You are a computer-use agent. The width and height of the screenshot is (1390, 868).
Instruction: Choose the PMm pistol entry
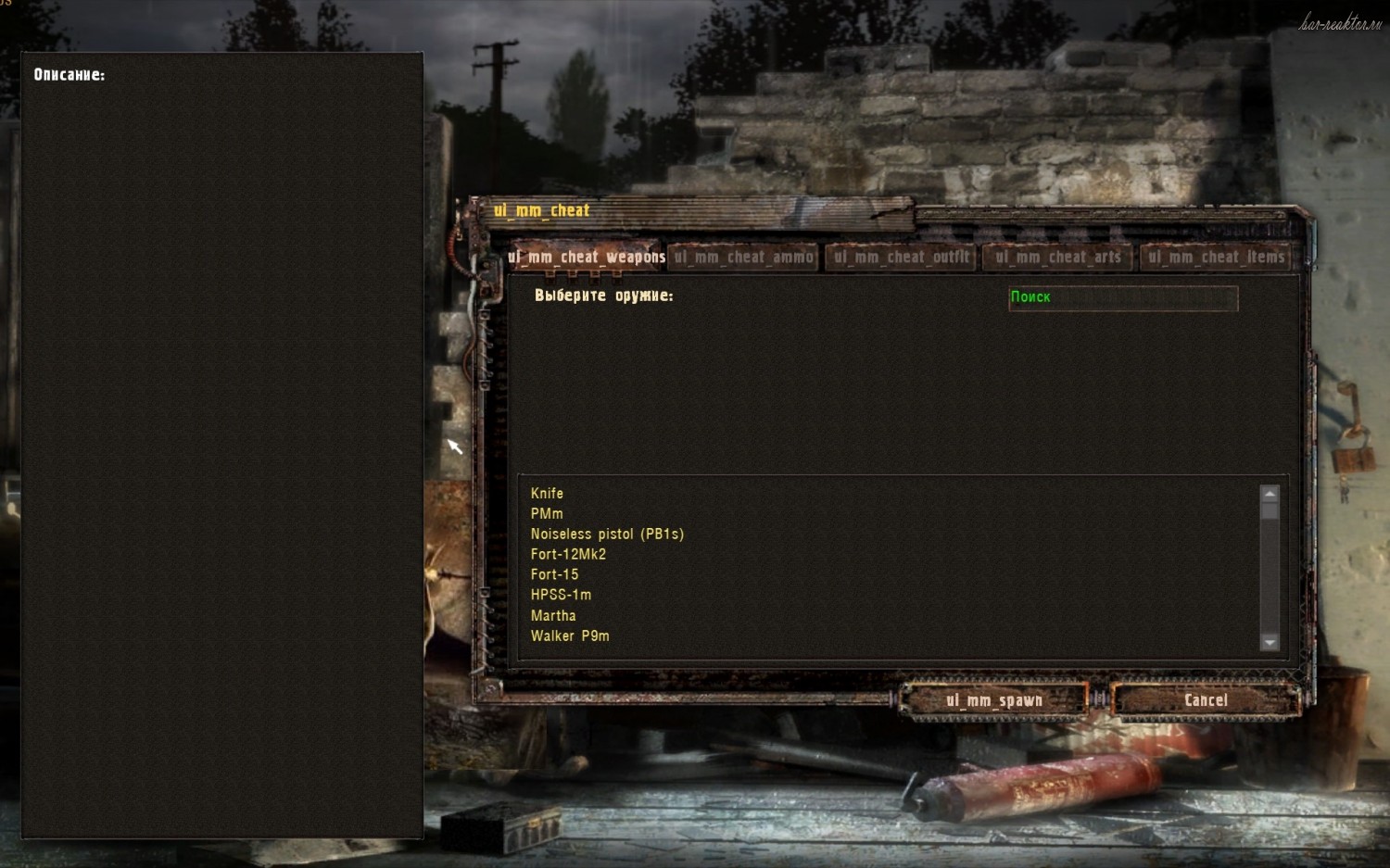click(547, 514)
